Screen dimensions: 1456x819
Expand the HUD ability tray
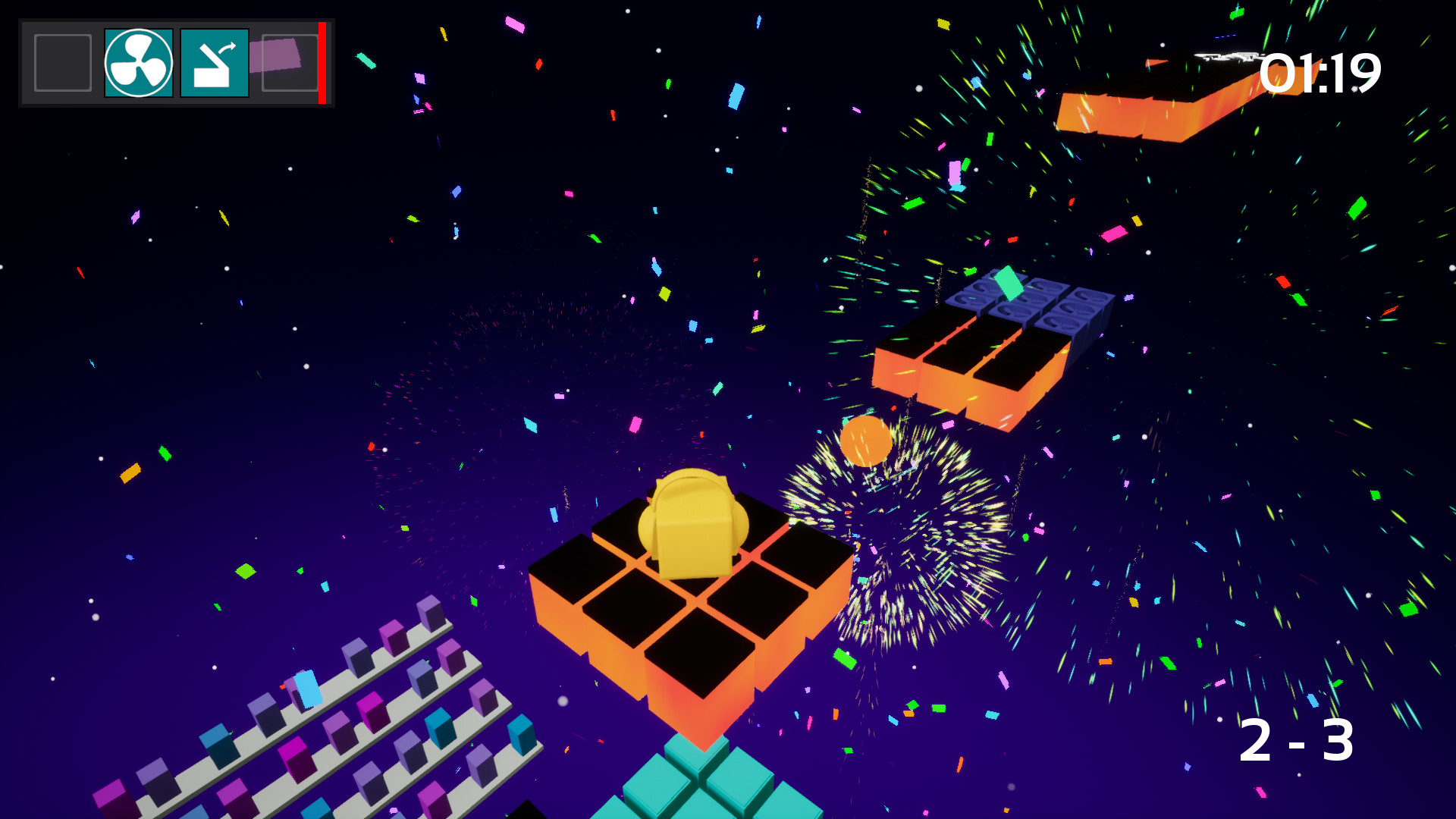click(174, 62)
